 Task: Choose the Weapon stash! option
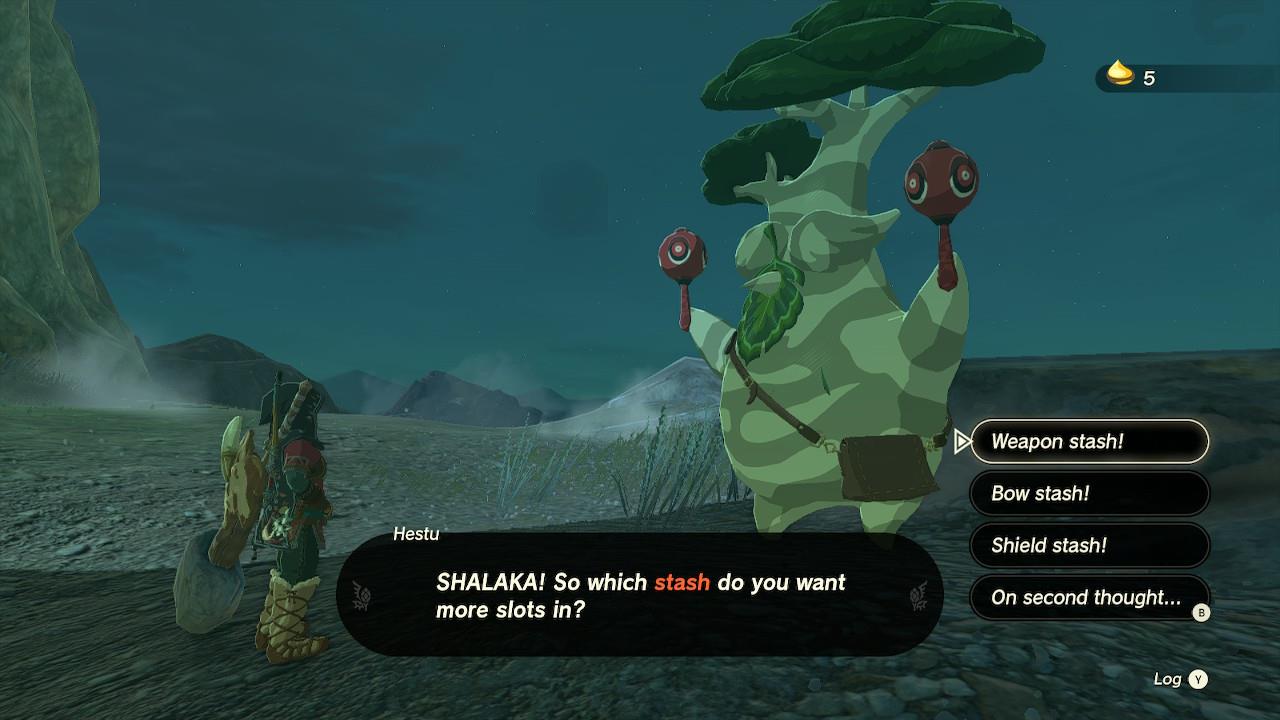click(x=1089, y=441)
